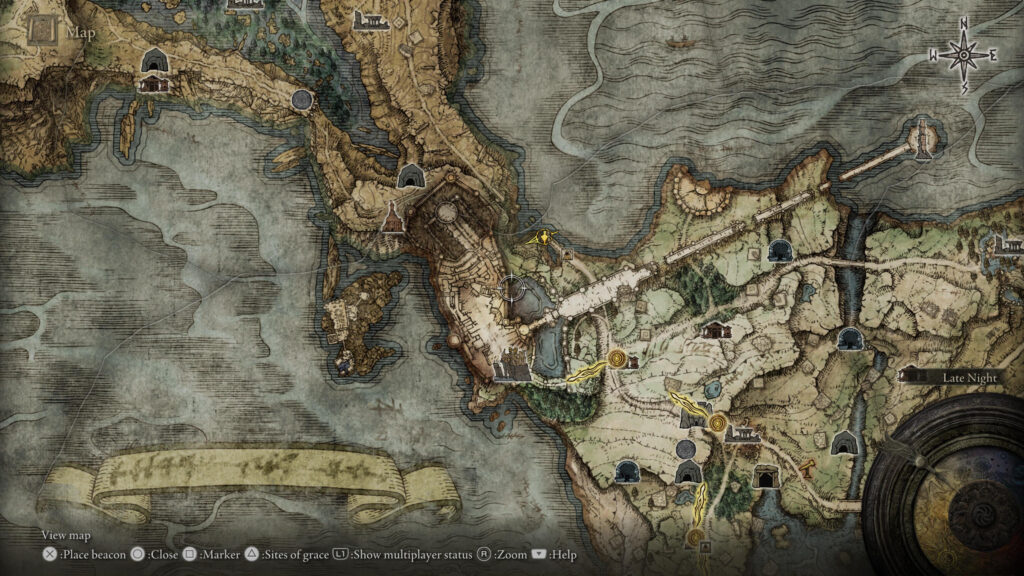Click the blue cave marker beside the river gorge

tap(849, 337)
